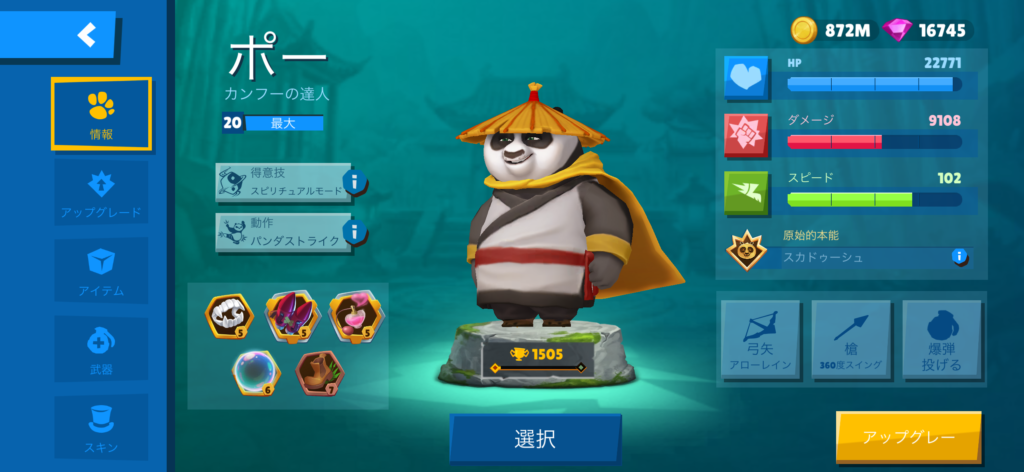Image resolution: width=1024 pixels, height=472 pixels.
Task: Open the アイテム items tab
Action: click(101, 271)
